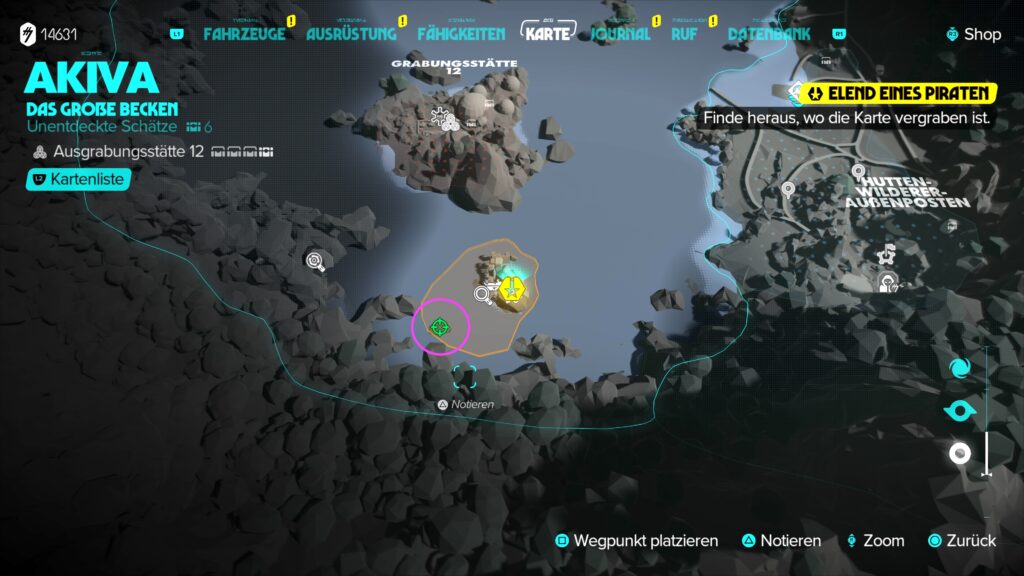Select the planet orbit zoom level icon
The height and width of the screenshot is (576, 1024).
(960, 411)
